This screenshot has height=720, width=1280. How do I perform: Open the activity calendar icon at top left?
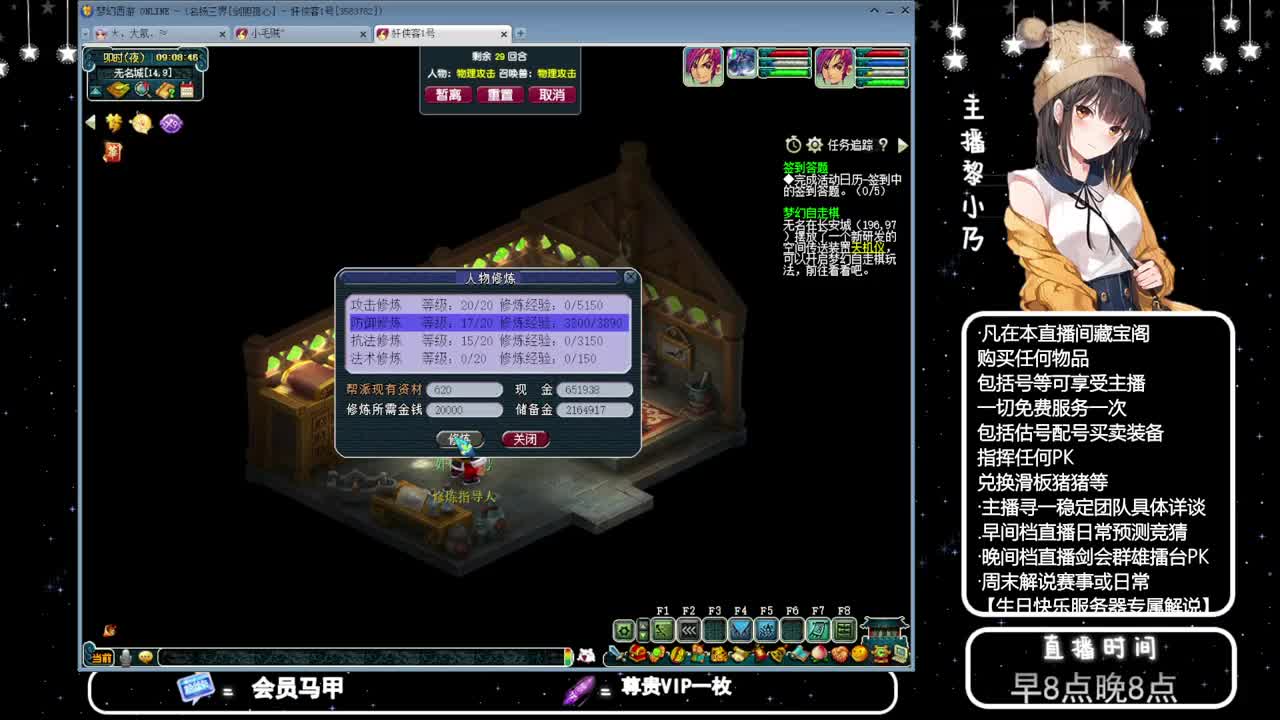point(187,89)
